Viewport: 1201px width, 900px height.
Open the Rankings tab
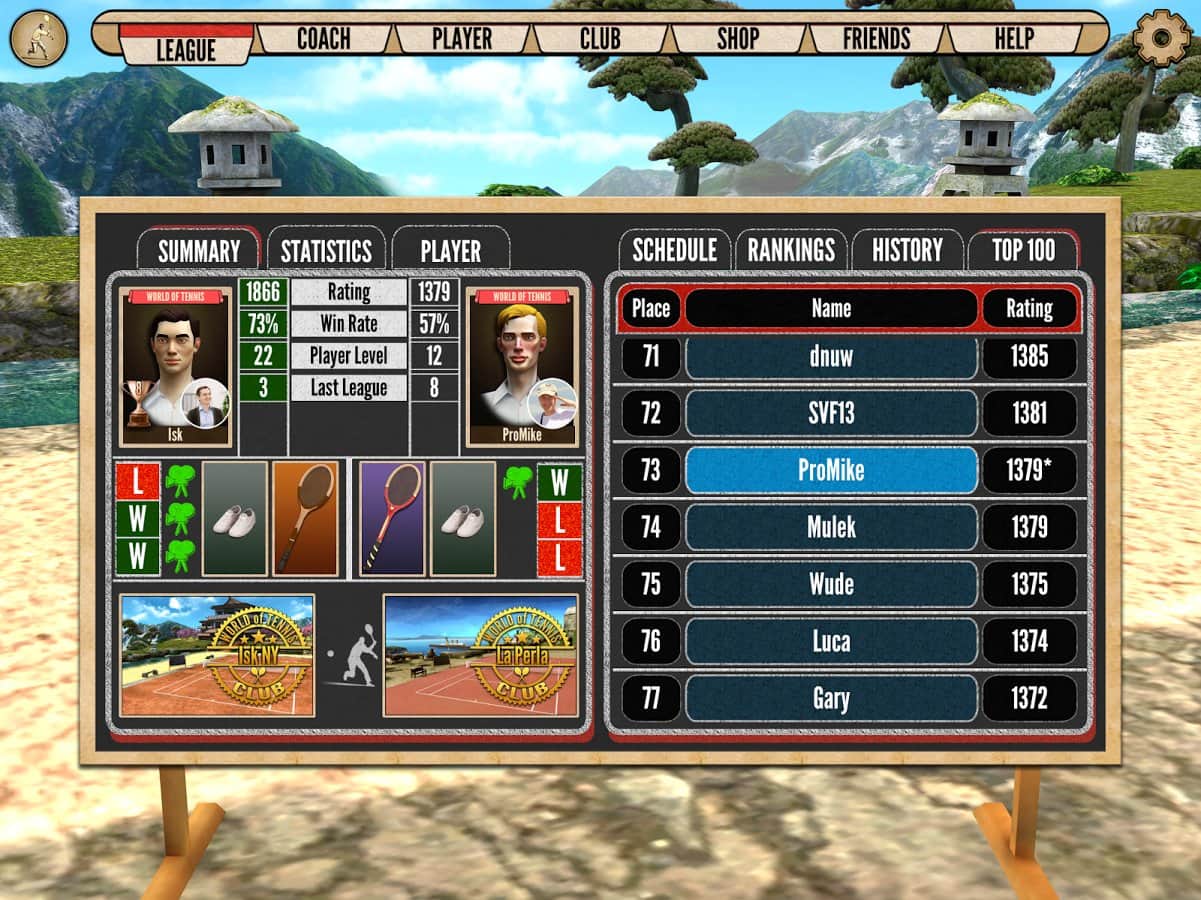(x=791, y=250)
